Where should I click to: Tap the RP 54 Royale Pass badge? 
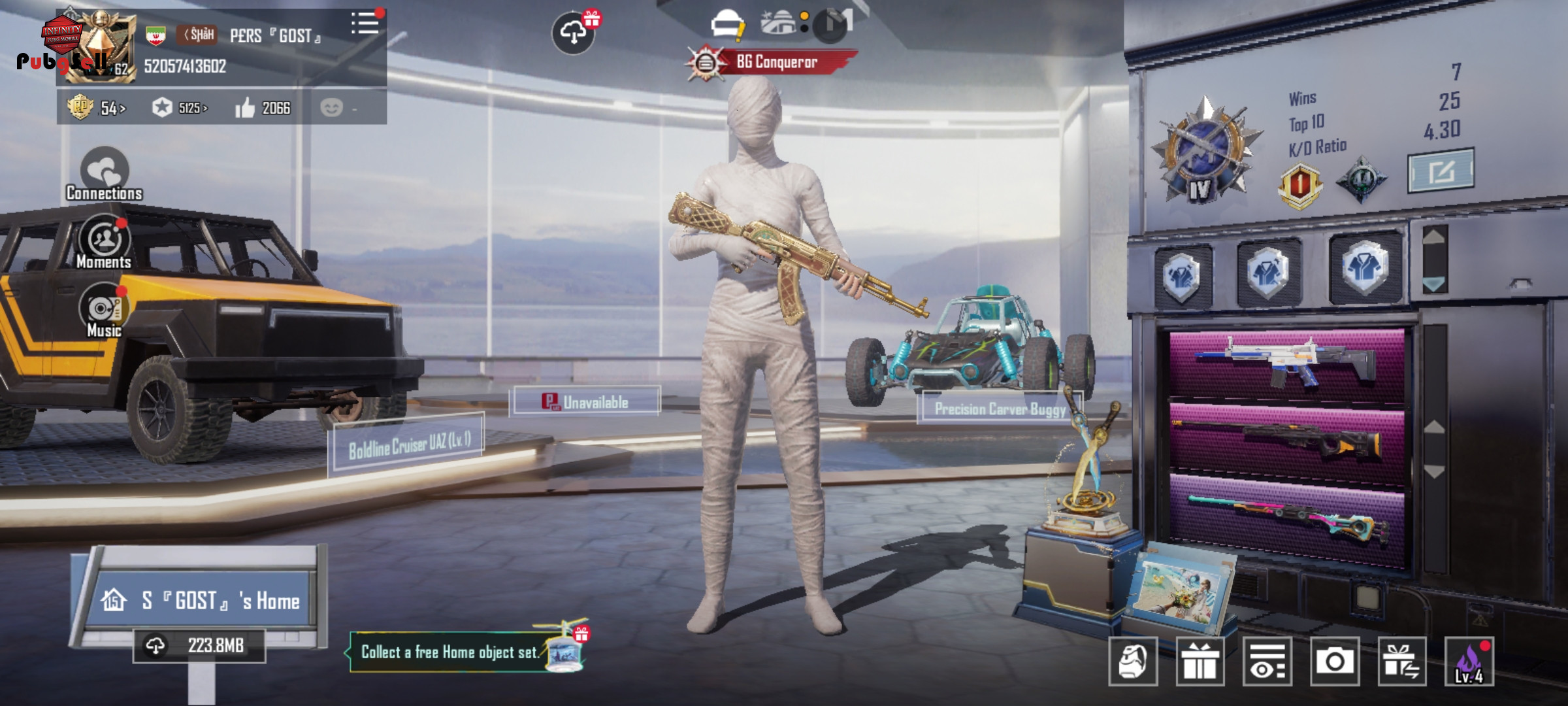click(95, 108)
